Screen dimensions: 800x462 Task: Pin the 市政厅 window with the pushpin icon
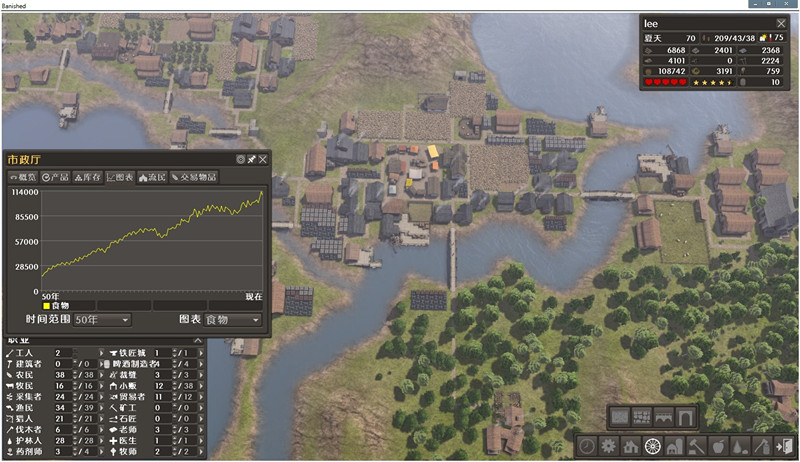click(x=251, y=159)
